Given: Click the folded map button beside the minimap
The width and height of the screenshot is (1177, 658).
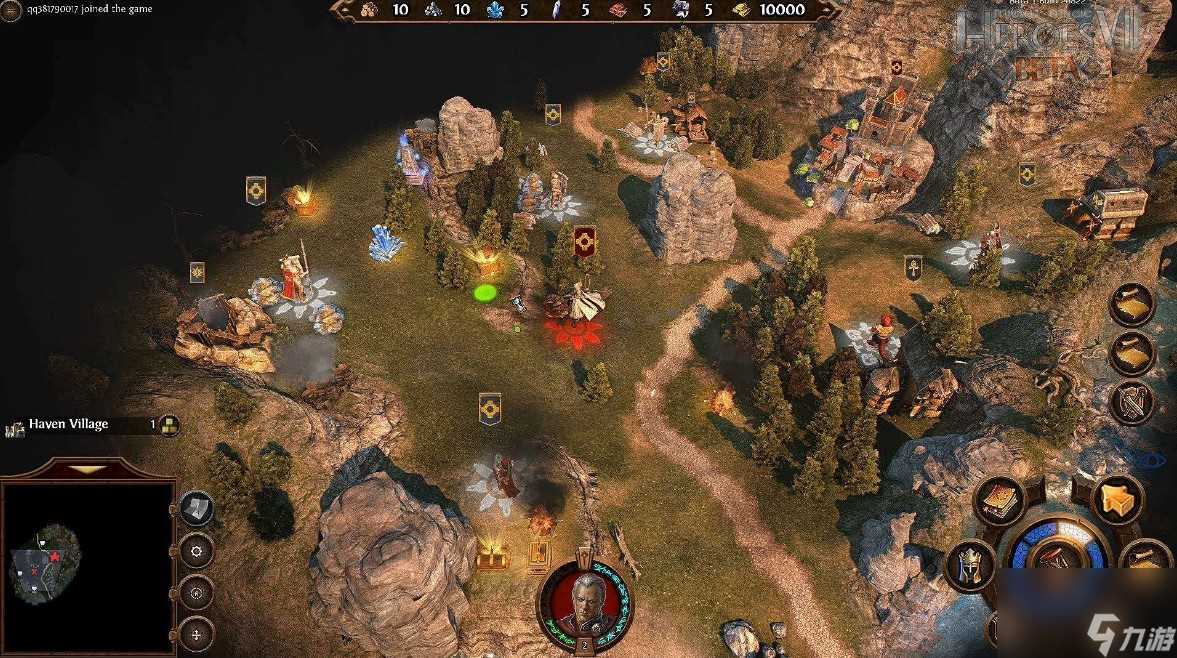Looking at the screenshot, I should point(196,508).
